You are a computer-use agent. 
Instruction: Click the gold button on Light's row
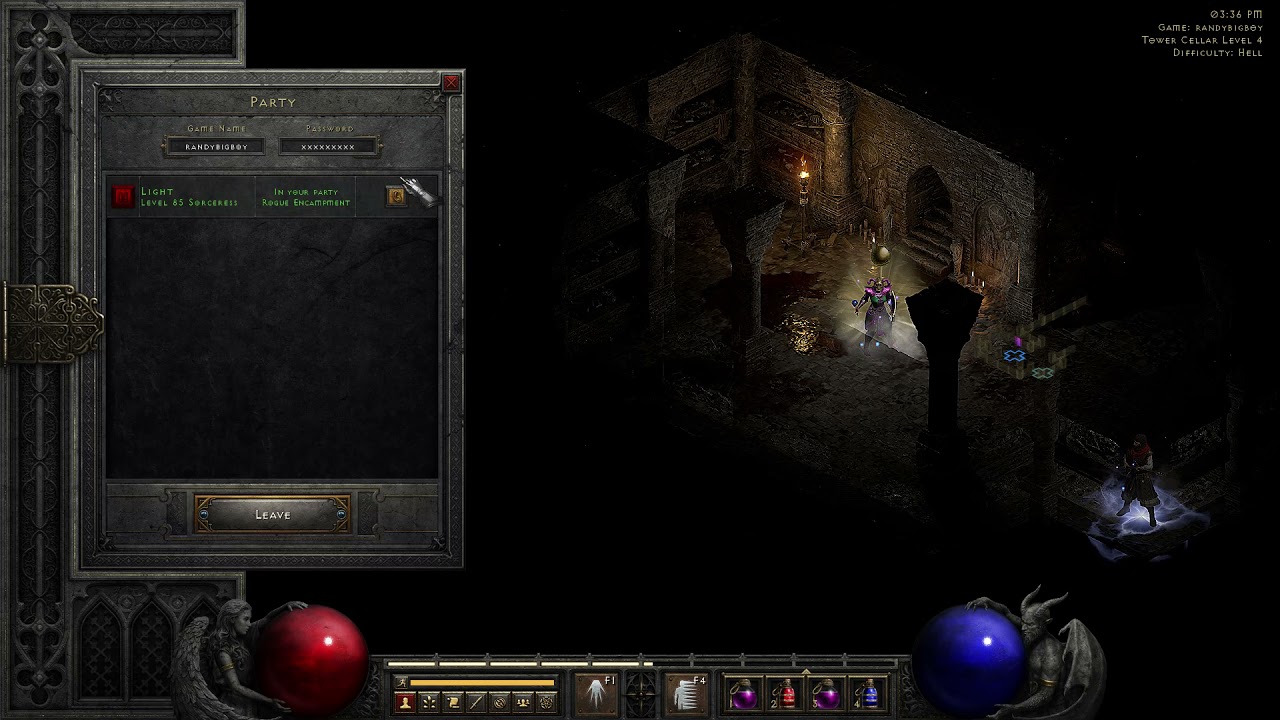pos(396,197)
